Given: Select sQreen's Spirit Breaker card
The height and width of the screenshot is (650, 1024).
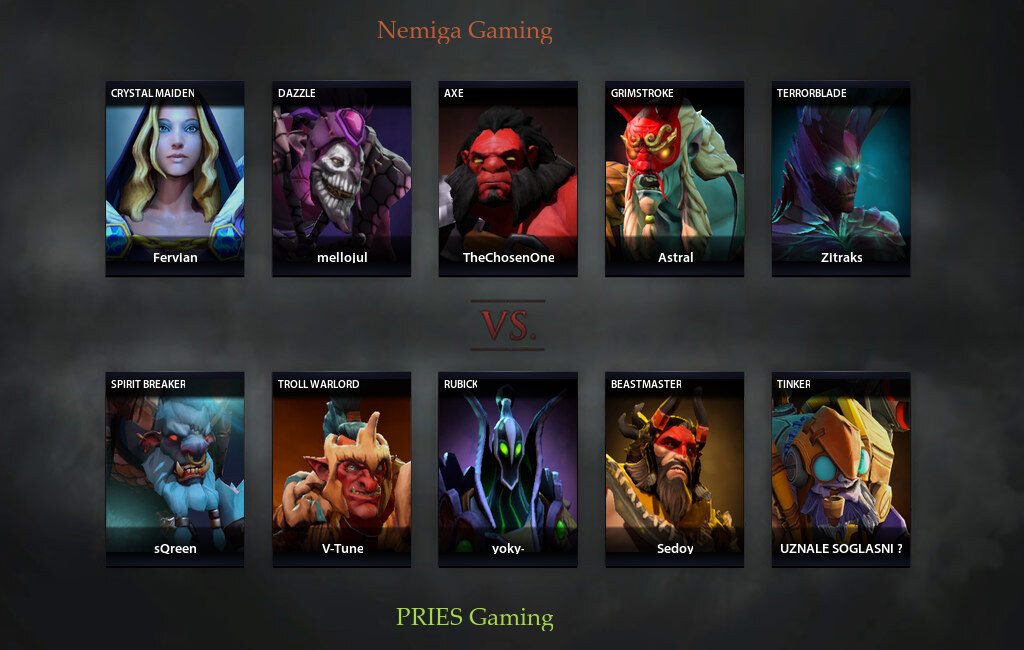Looking at the screenshot, I should (175, 469).
